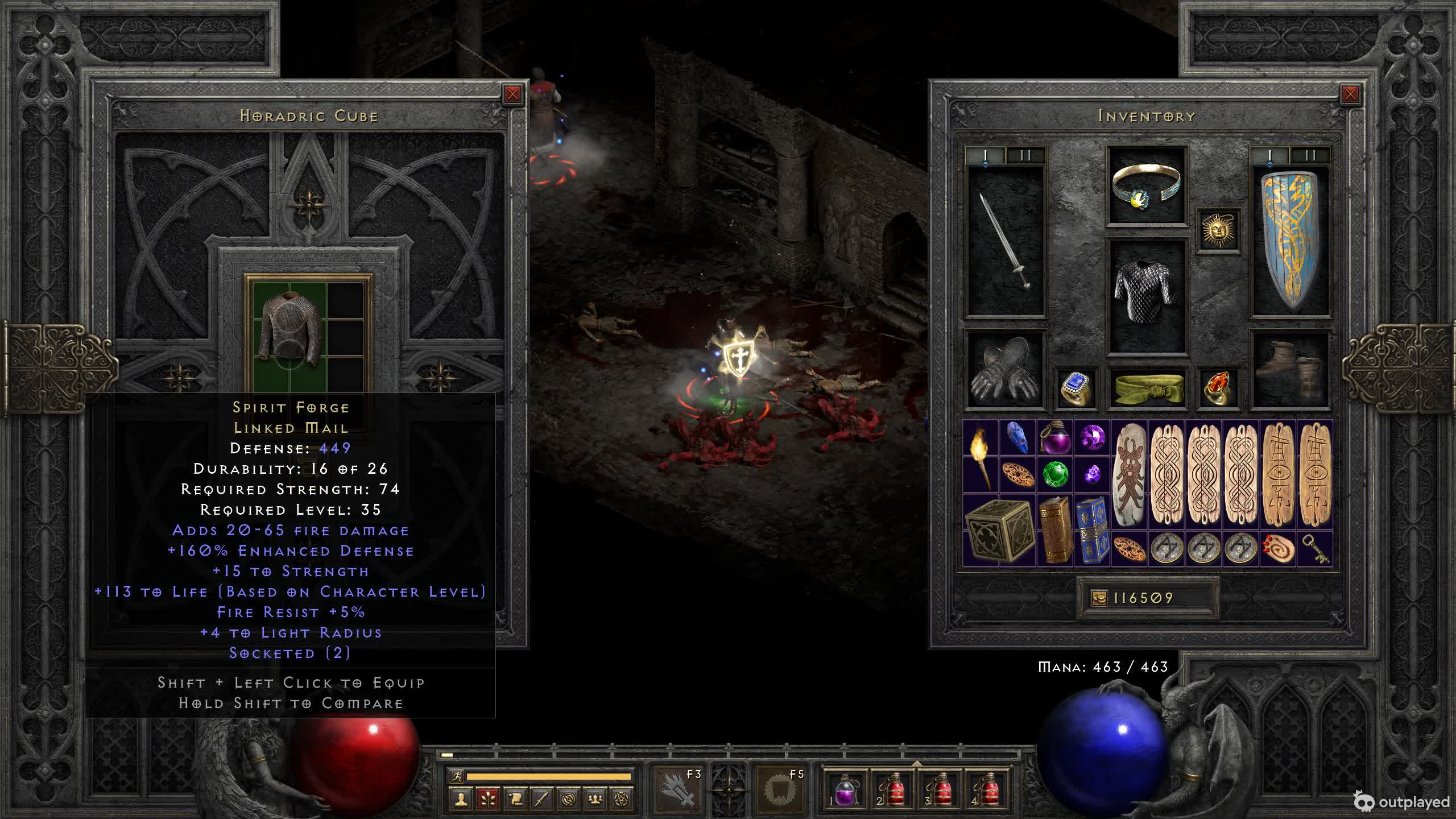
Task: Click the equipped circlet helm slot
Action: pos(1146,186)
